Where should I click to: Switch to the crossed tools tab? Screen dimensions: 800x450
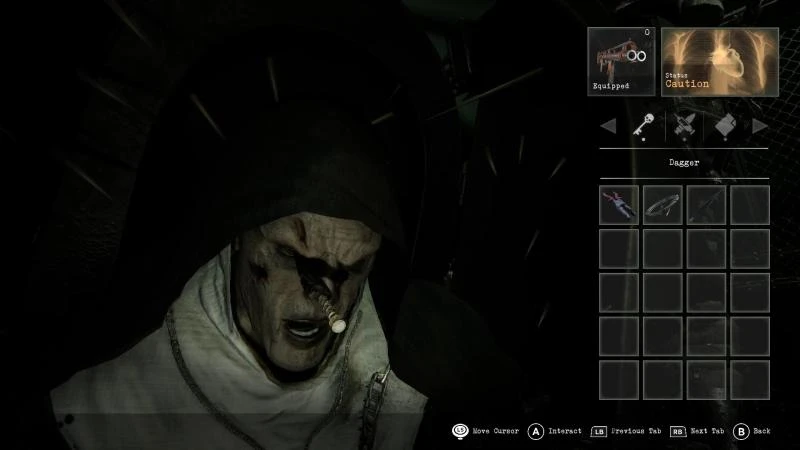pos(684,126)
